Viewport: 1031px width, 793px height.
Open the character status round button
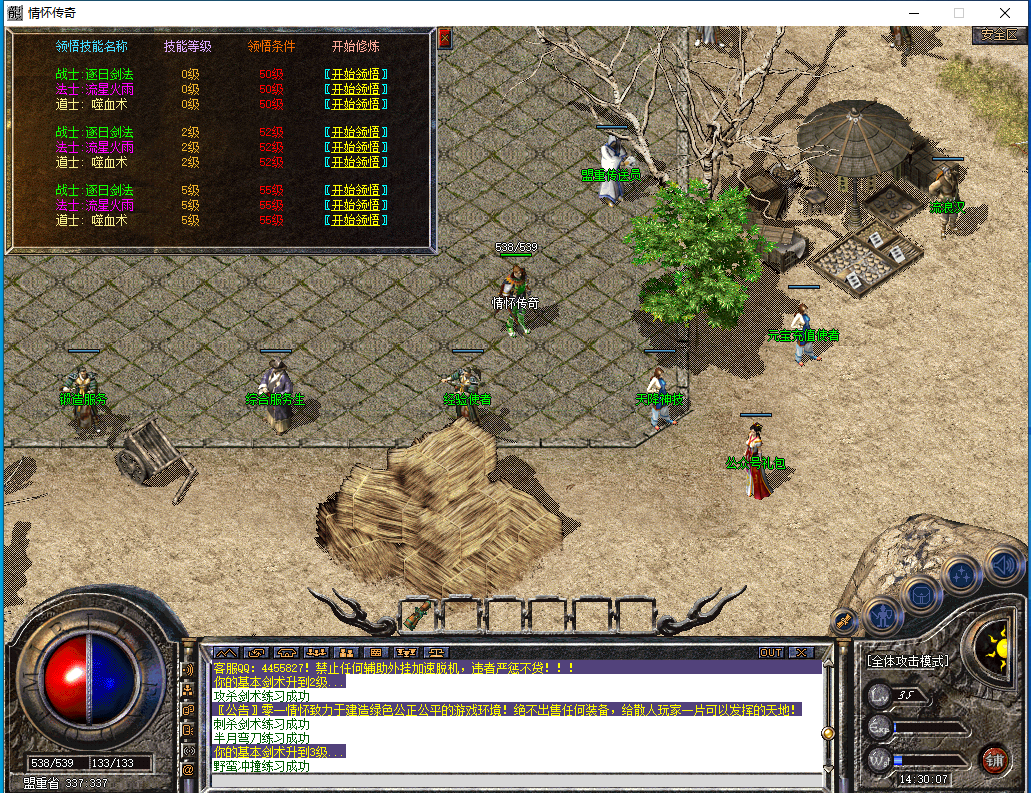tap(883, 613)
